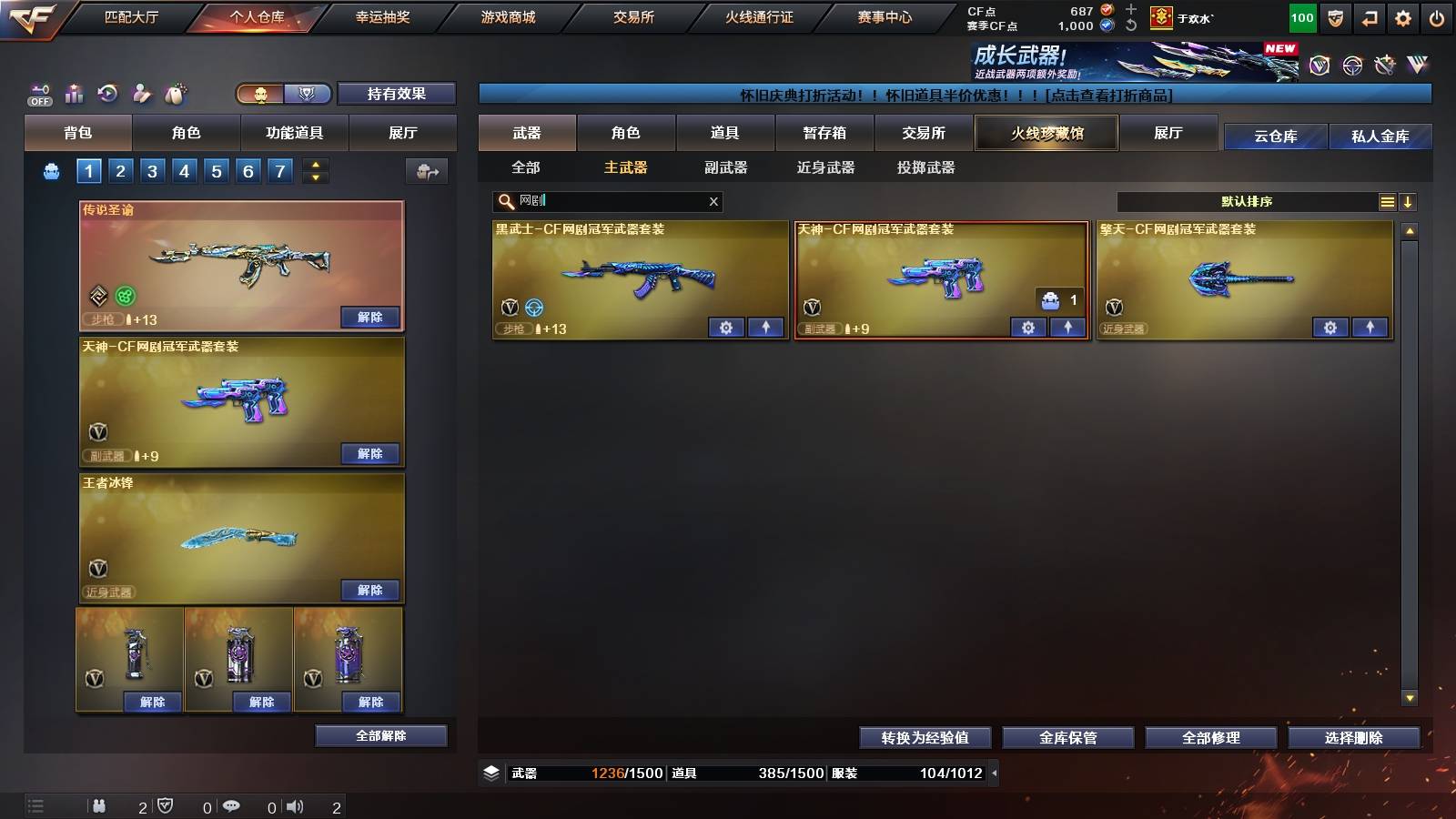The width and height of the screenshot is (1456, 819).
Task: Open the settings gear icon at top right
Action: tap(1402, 17)
